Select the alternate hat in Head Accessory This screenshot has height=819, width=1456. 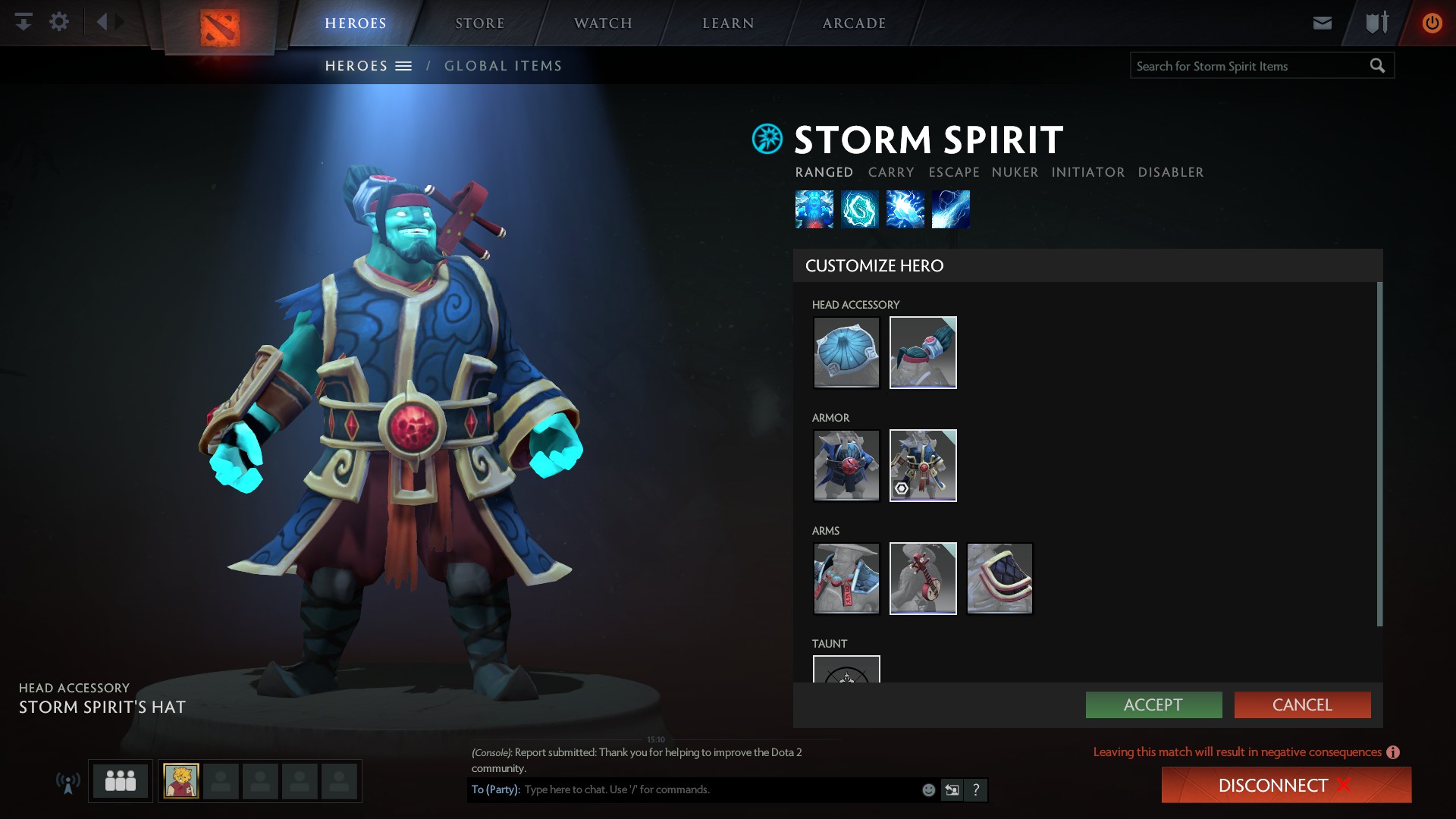coord(922,352)
